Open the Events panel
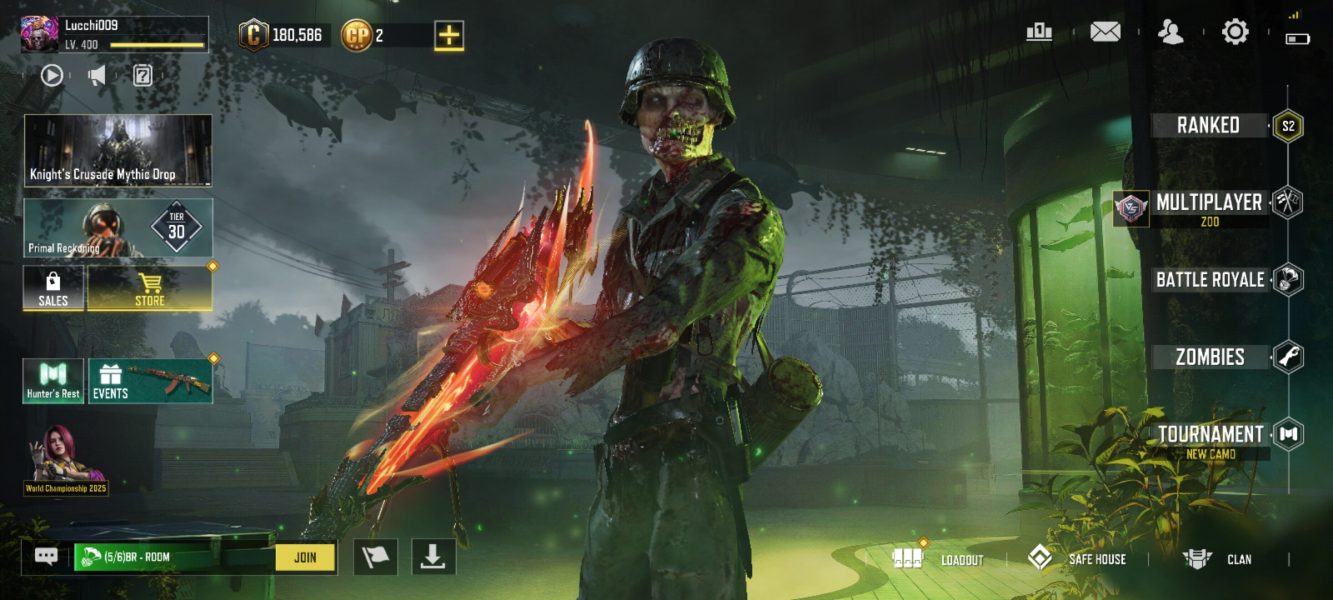Image resolution: width=1333 pixels, height=600 pixels. tap(150, 381)
